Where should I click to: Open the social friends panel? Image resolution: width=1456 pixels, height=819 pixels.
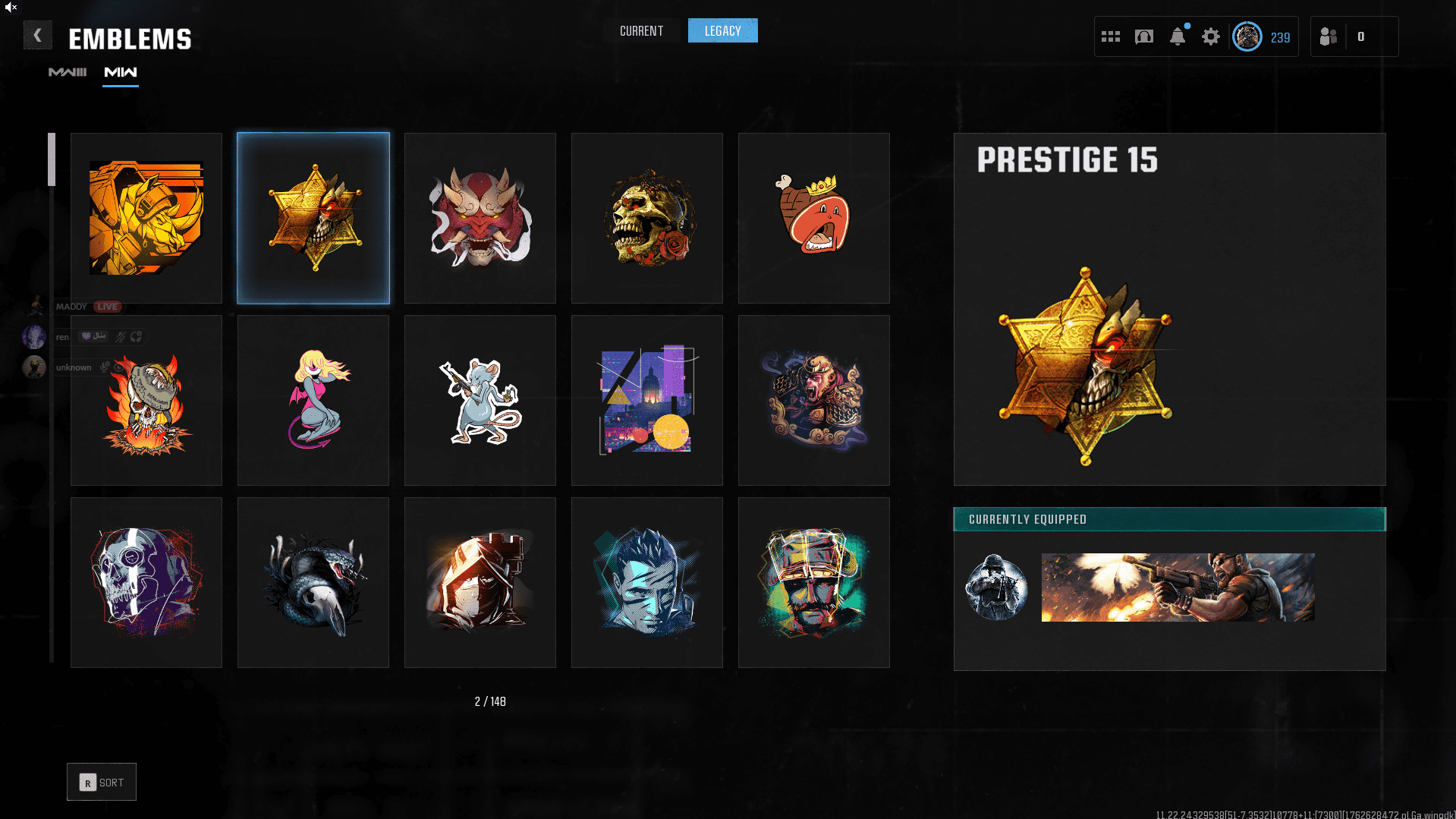(x=1329, y=36)
